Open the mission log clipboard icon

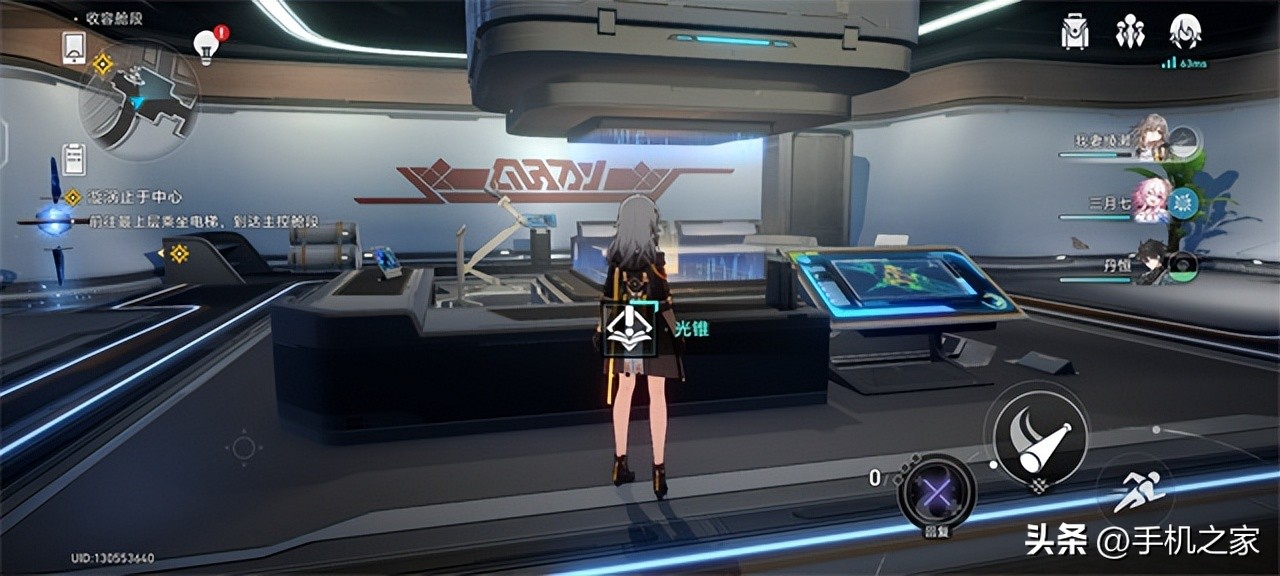click(74, 159)
